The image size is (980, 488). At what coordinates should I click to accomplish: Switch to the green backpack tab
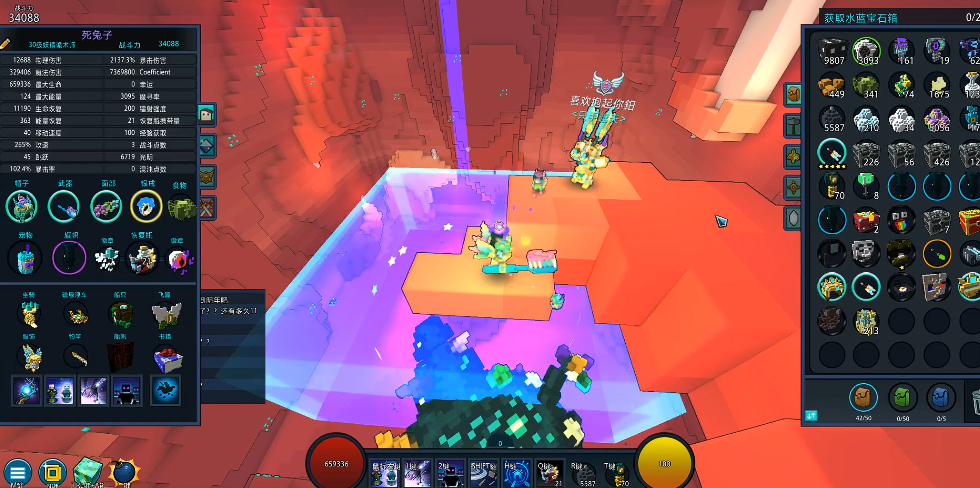(x=903, y=397)
